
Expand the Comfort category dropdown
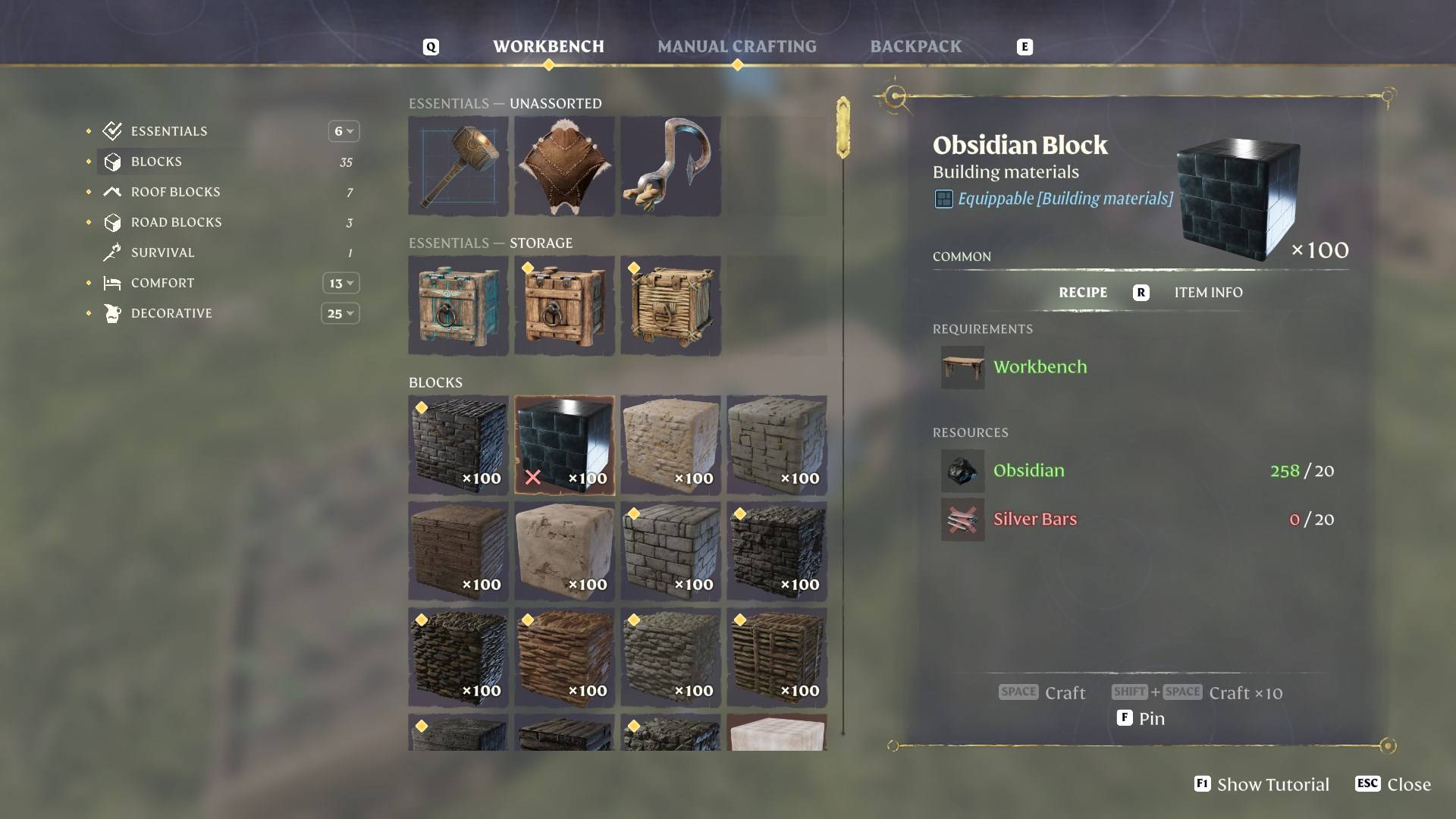[x=341, y=283]
